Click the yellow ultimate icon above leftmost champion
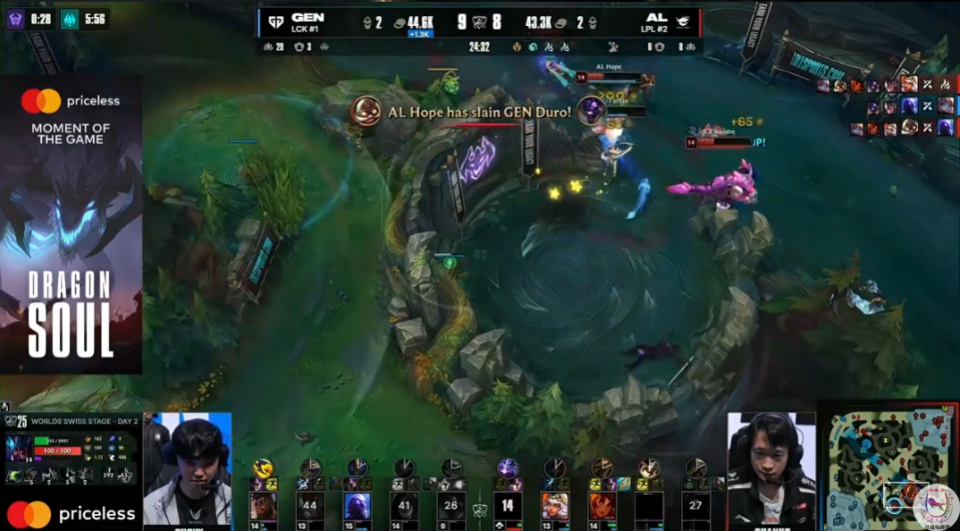960x531 pixels. pos(263,467)
